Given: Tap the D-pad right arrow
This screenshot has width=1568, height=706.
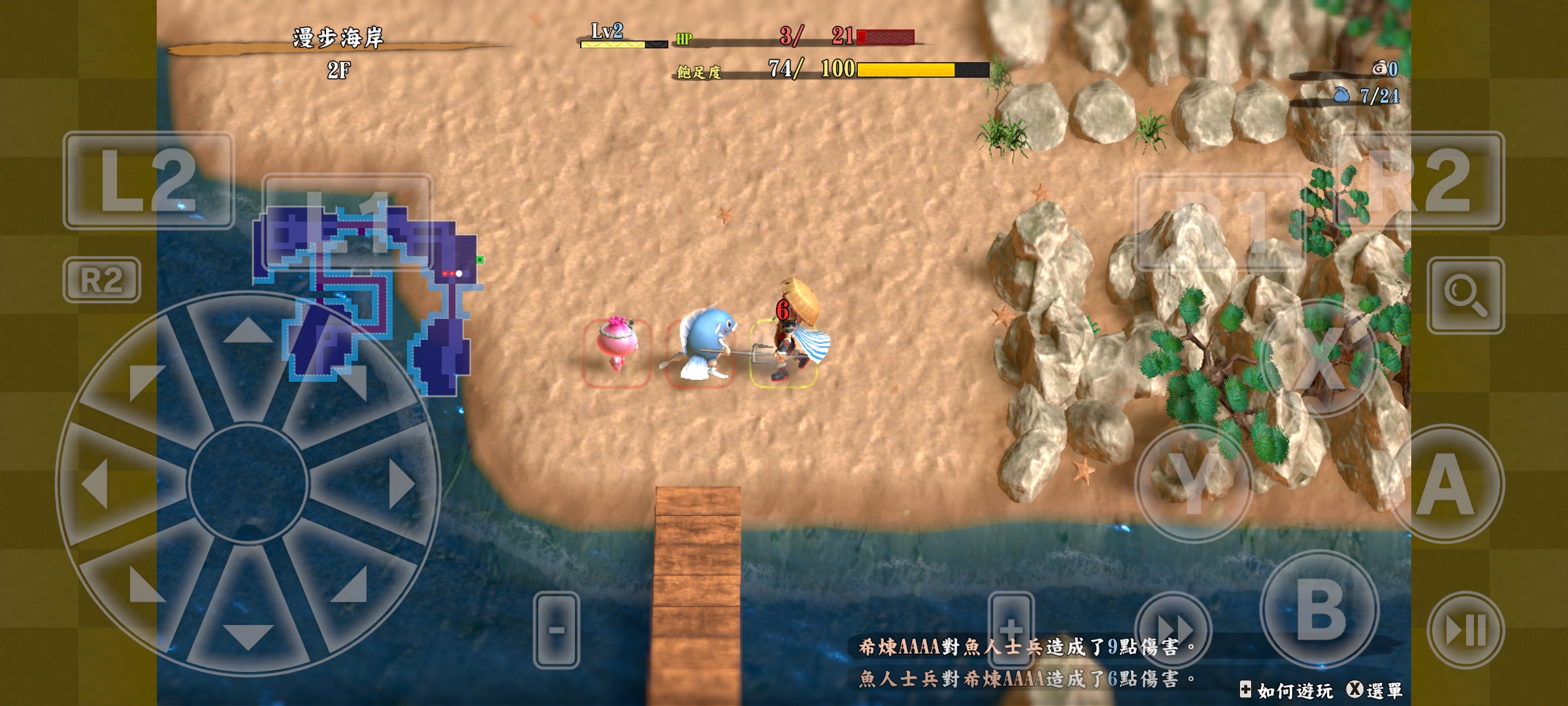Looking at the screenshot, I should (x=400, y=484).
